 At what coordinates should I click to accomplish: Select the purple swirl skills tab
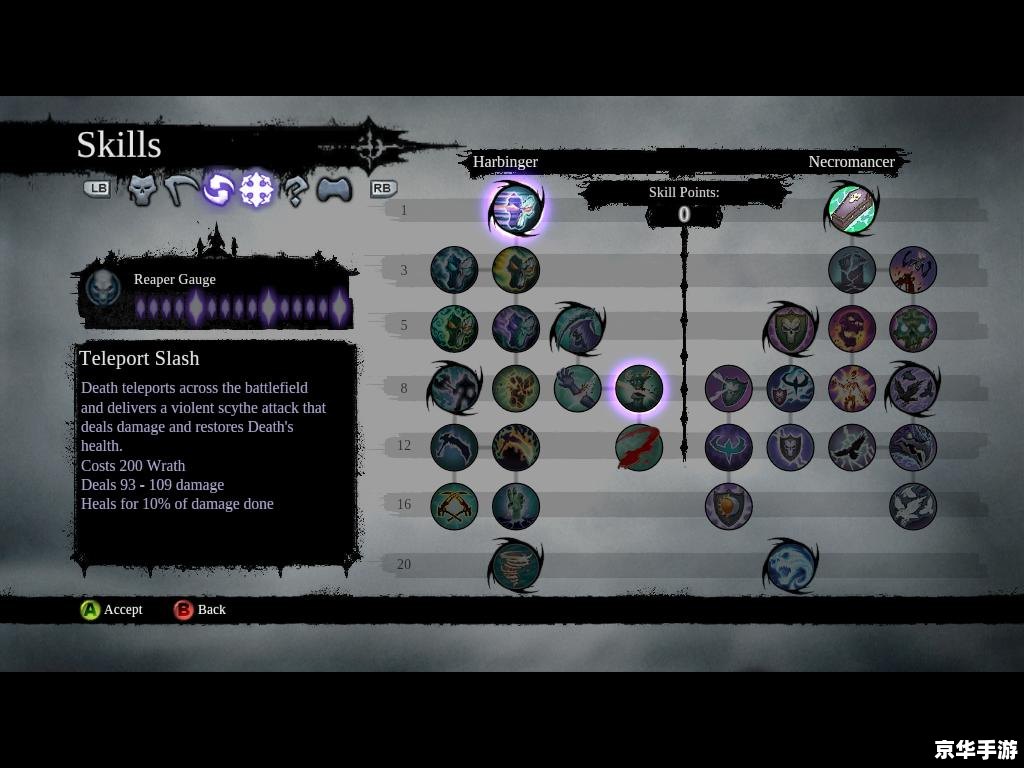pos(217,189)
